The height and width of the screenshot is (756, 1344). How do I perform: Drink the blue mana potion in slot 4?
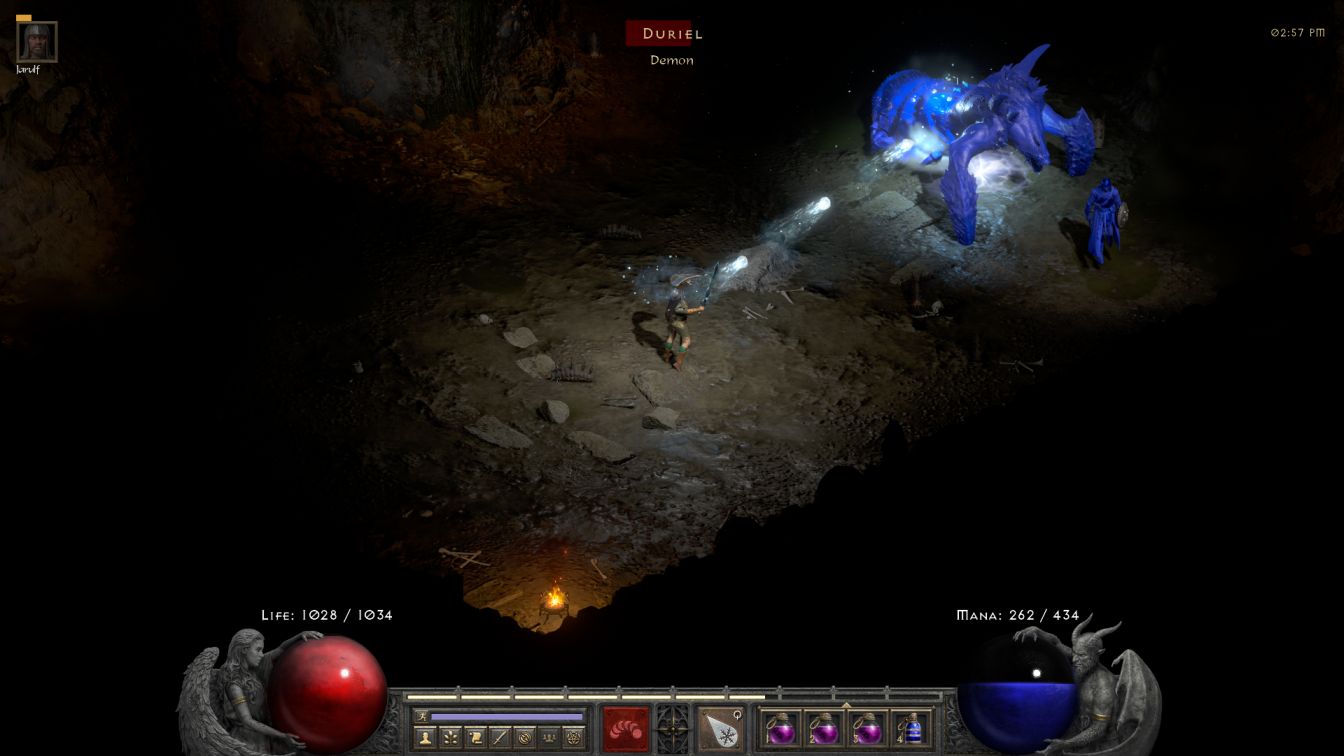[911, 729]
